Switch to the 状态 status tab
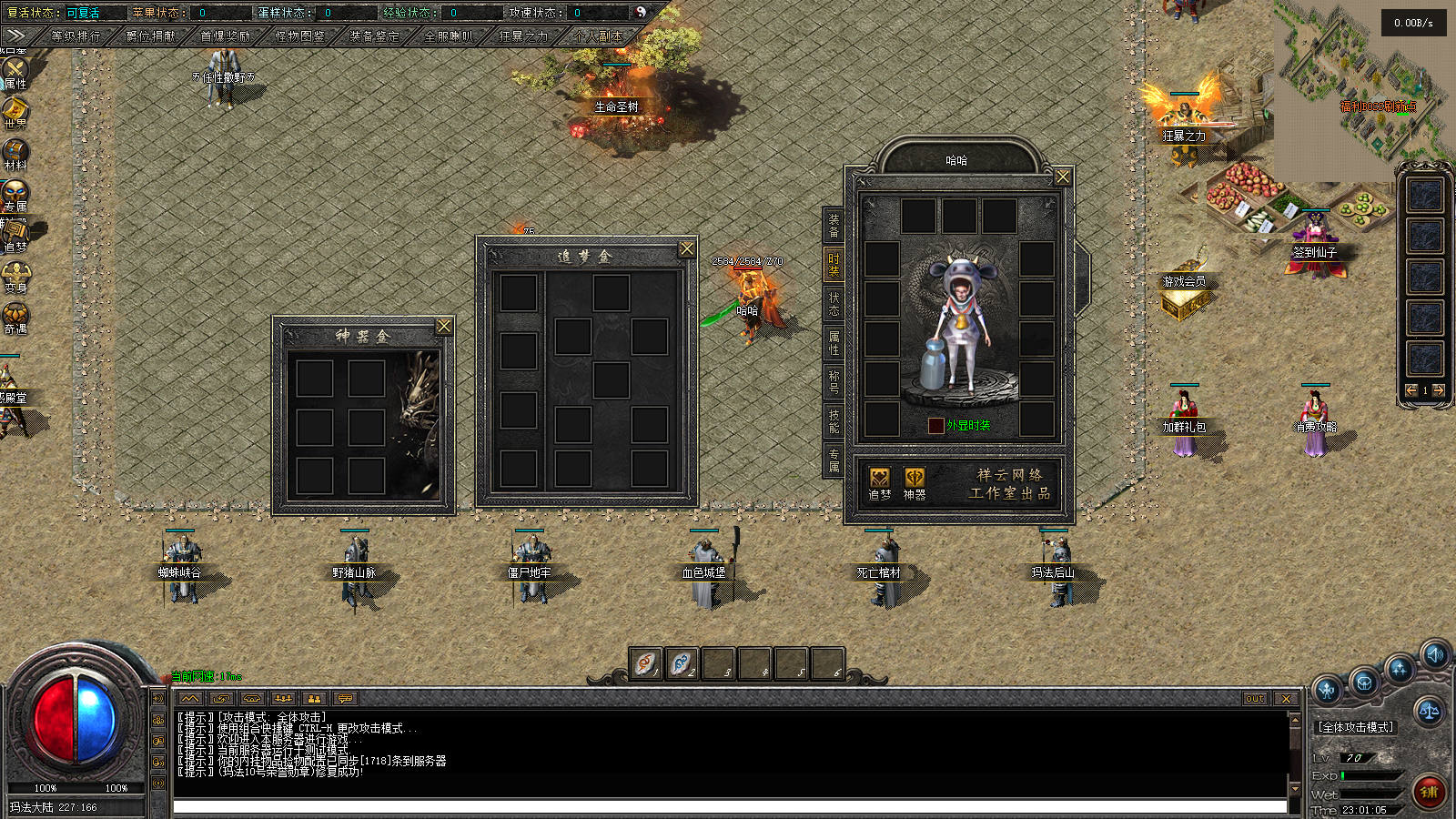The image size is (1456, 819). coord(834,304)
